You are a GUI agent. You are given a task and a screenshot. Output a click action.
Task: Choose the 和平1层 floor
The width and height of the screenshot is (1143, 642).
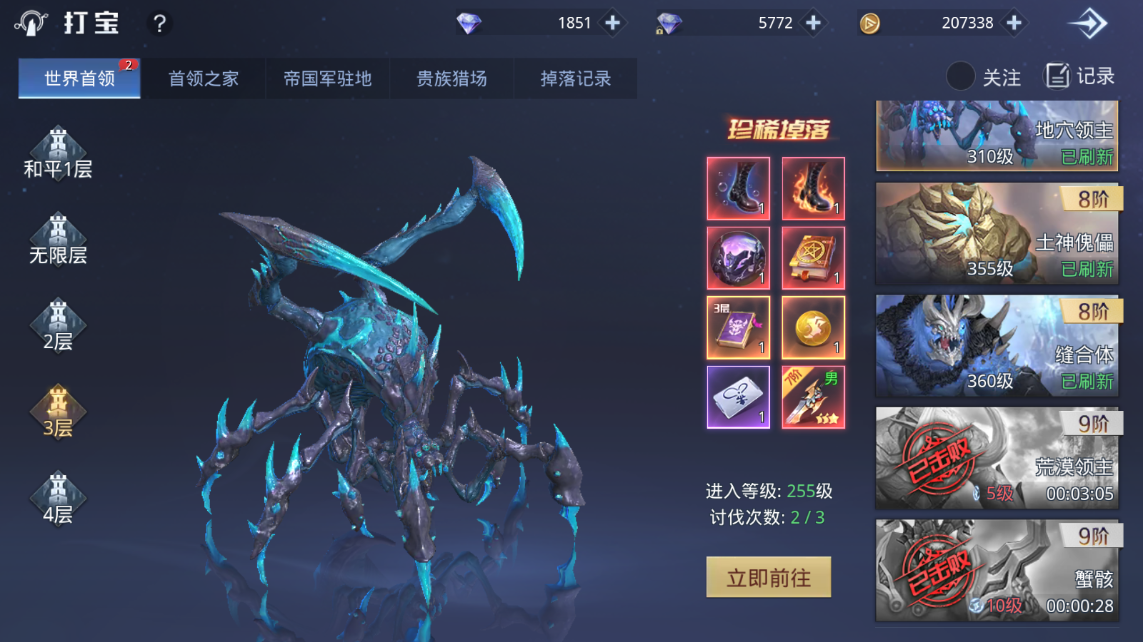58,155
